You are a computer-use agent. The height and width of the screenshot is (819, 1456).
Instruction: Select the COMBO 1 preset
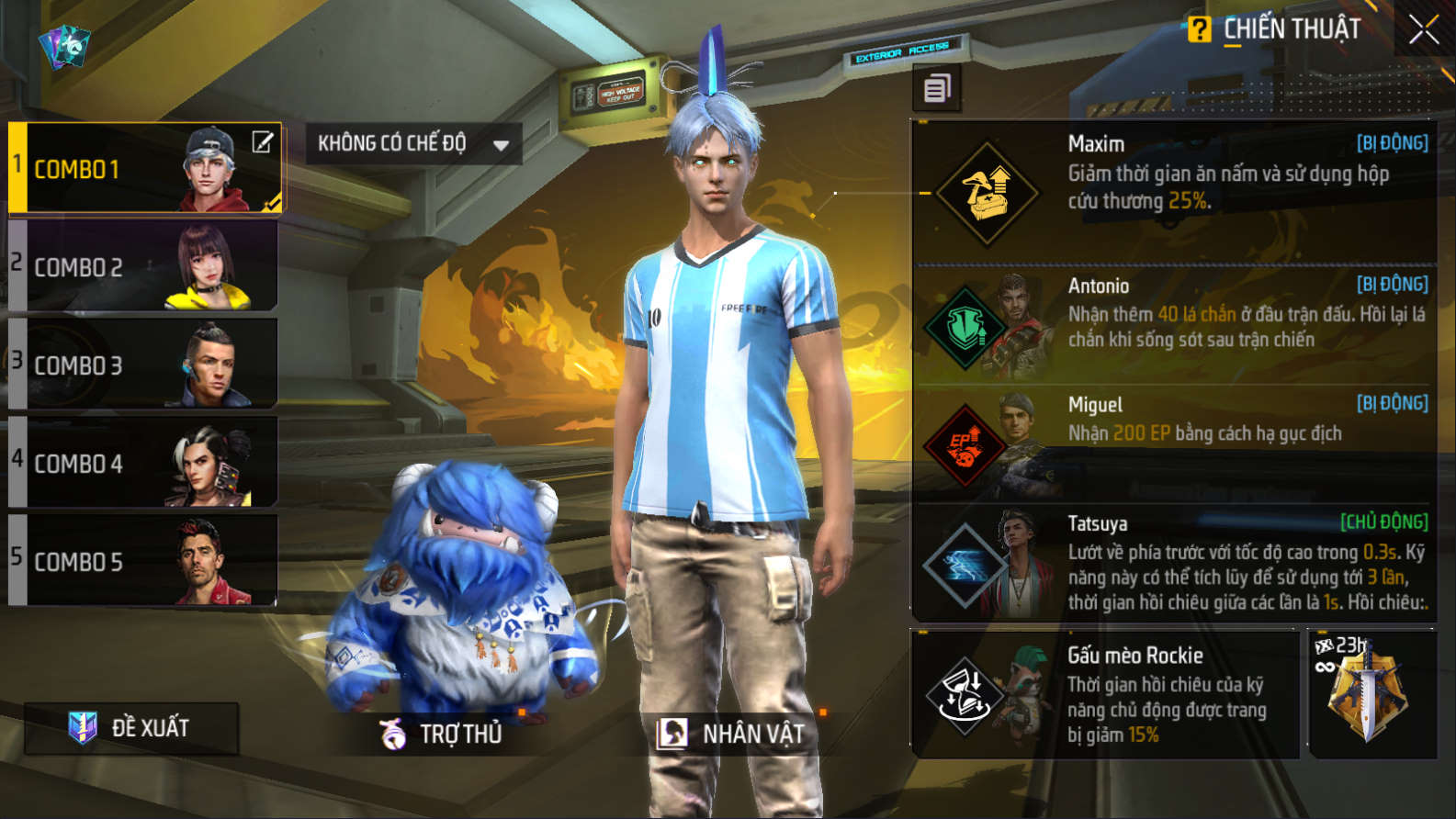coord(110,169)
